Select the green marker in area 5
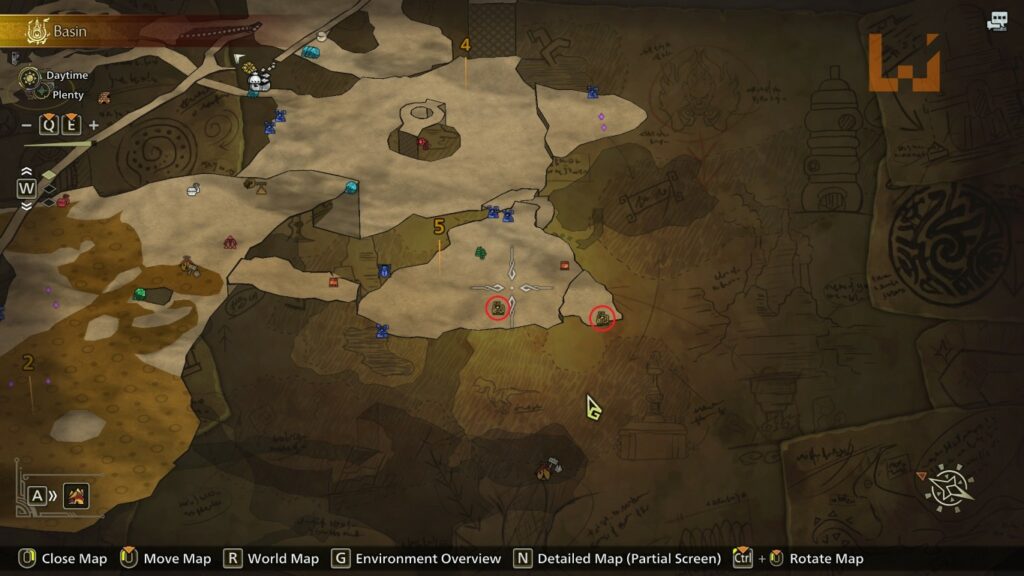Viewport: 1024px width, 576px height. click(480, 253)
